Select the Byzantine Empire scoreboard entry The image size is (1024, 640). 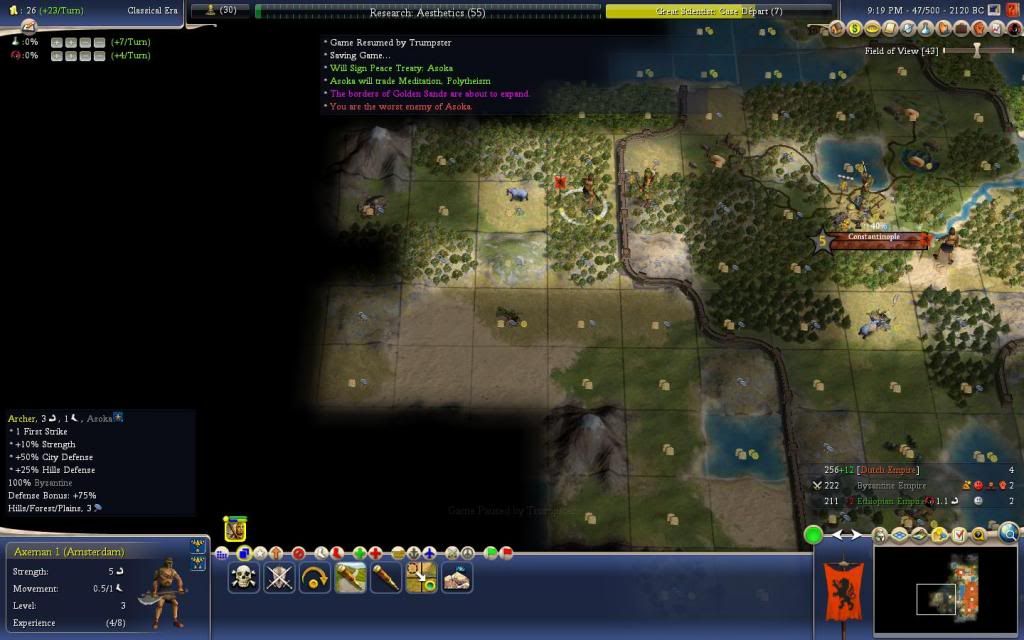pyautogui.click(x=884, y=485)
